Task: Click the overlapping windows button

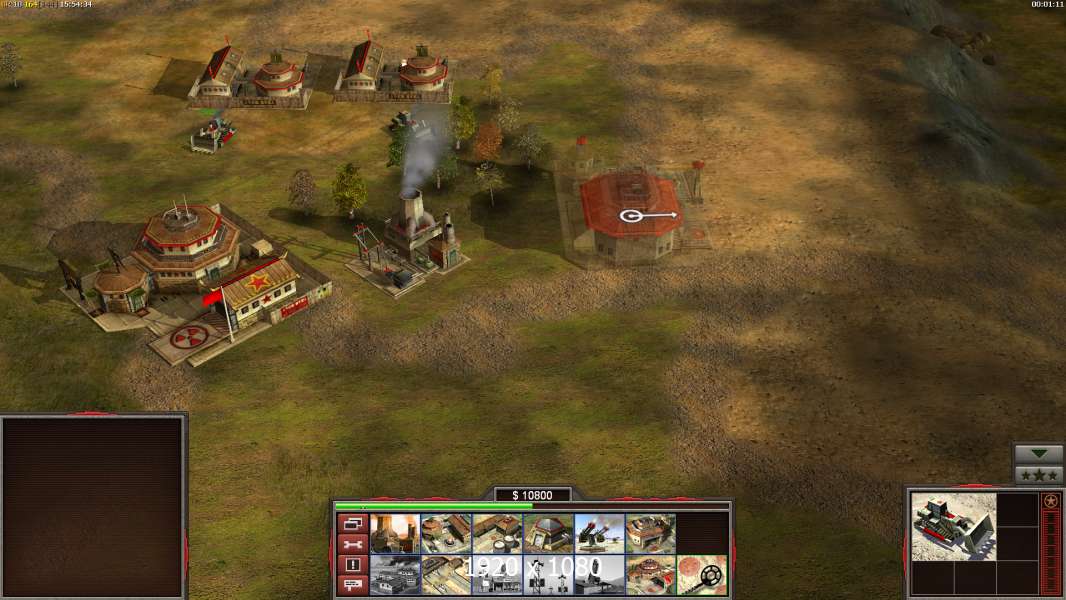Action: [351, 523]
